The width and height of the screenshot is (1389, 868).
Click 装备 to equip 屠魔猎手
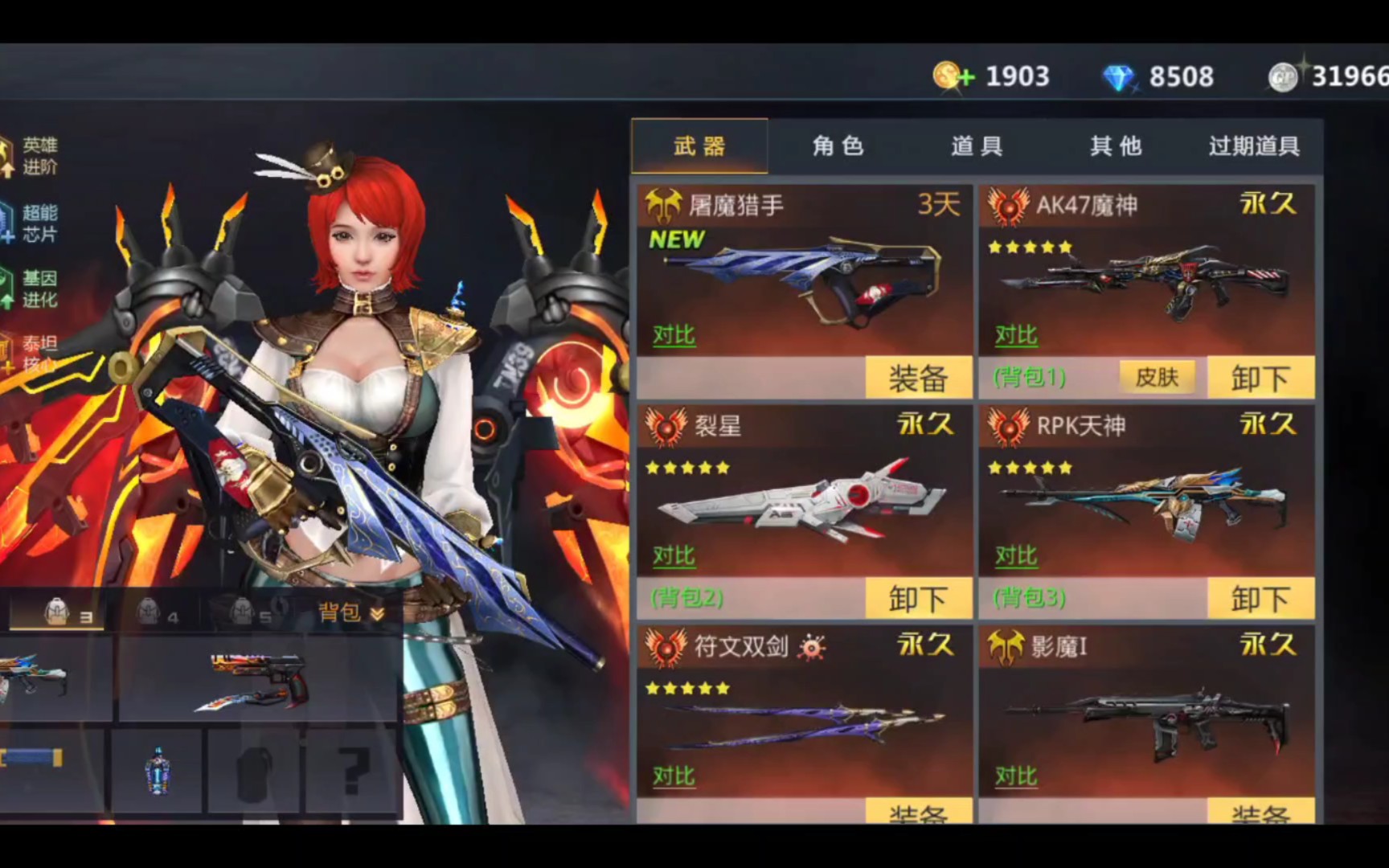(x=919, y=377)
